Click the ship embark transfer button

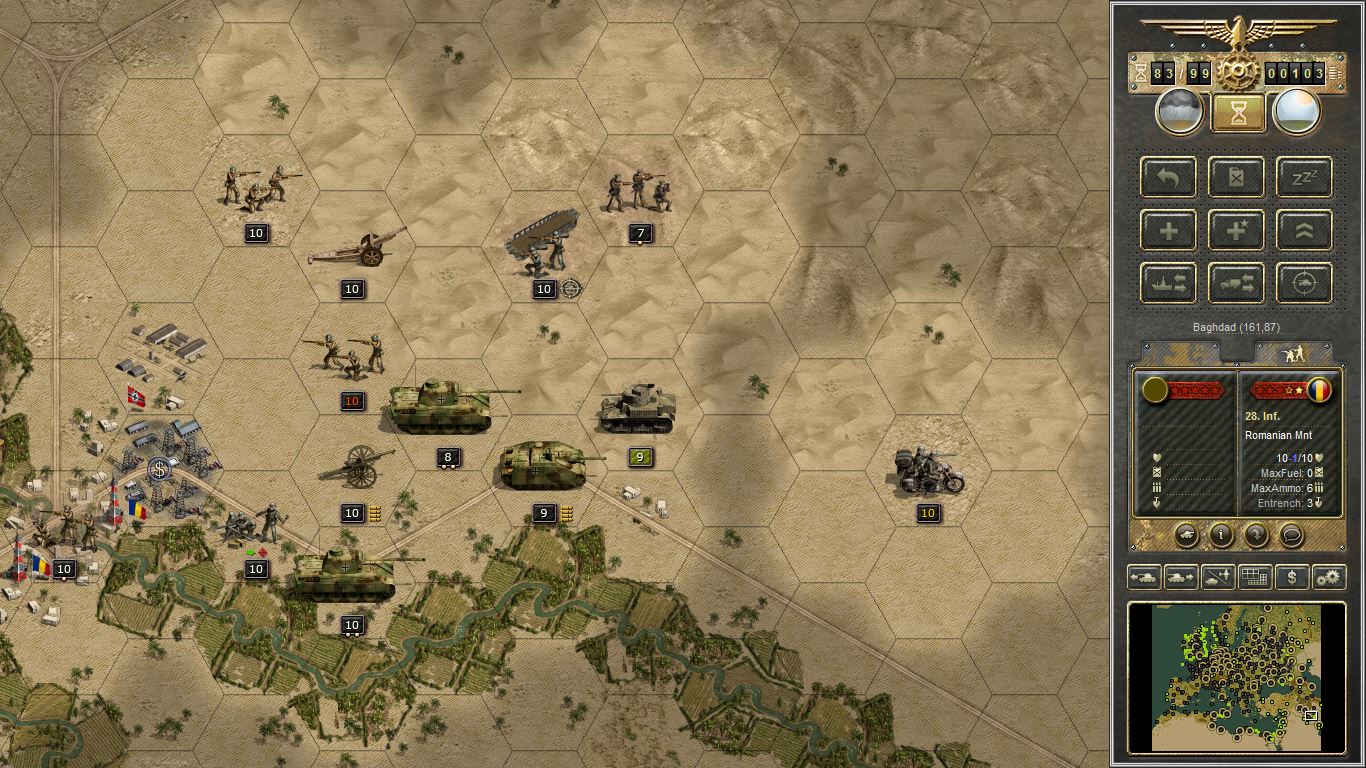click(x=1168, y=283)
